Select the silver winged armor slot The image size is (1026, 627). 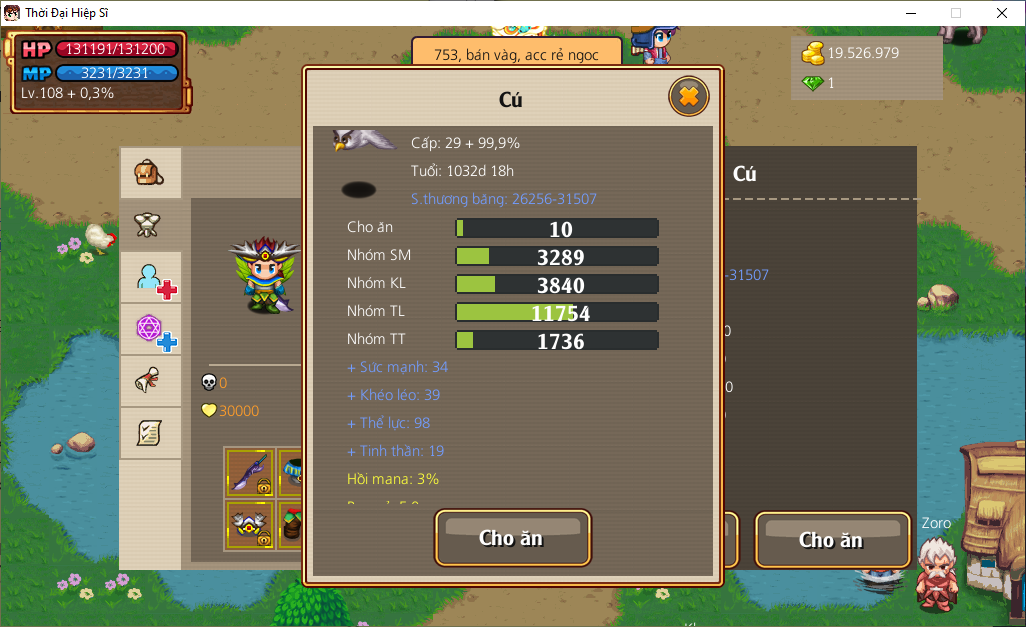pyautogui.click(x=249, y=523)
